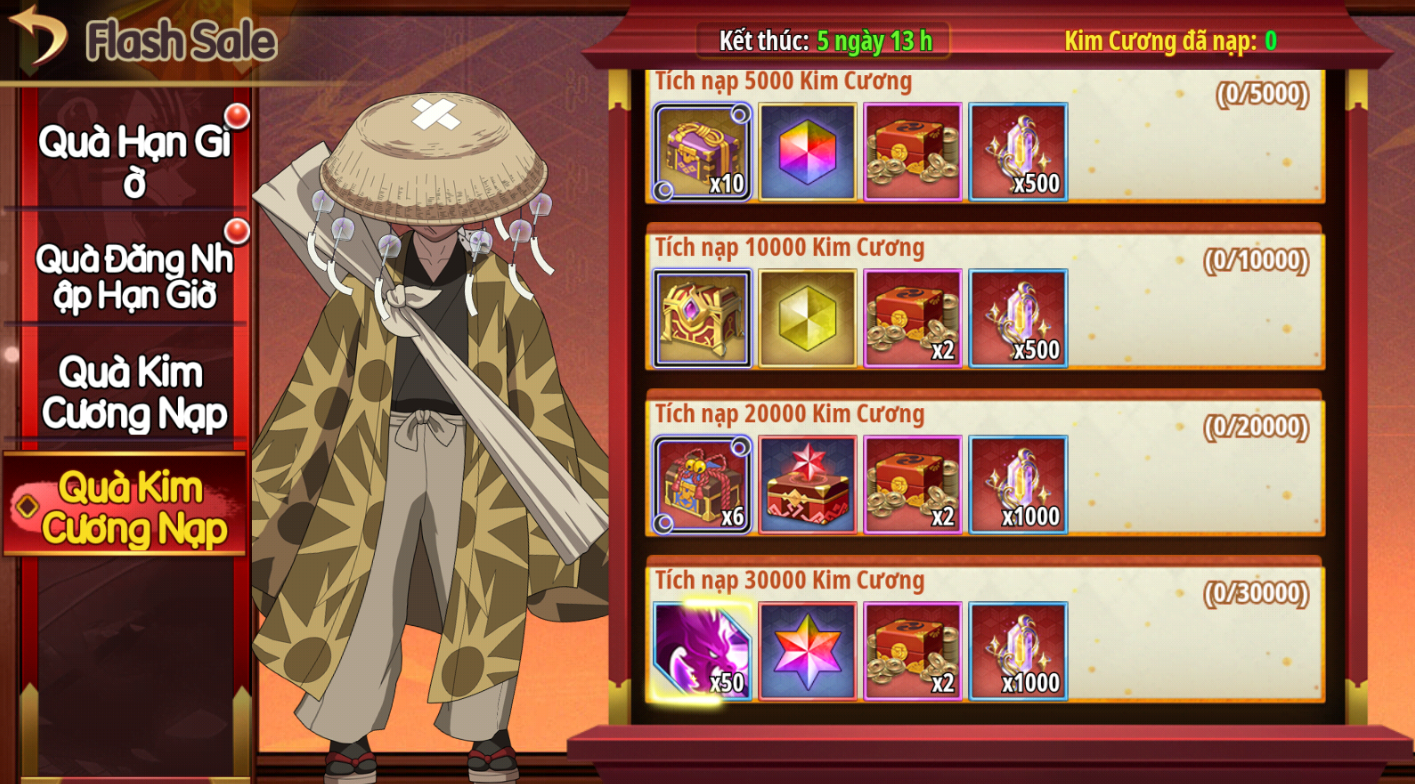Choose the red gift box x6 reward
1415x784 pixels.
pyautogui.click(x=702, y=485)
